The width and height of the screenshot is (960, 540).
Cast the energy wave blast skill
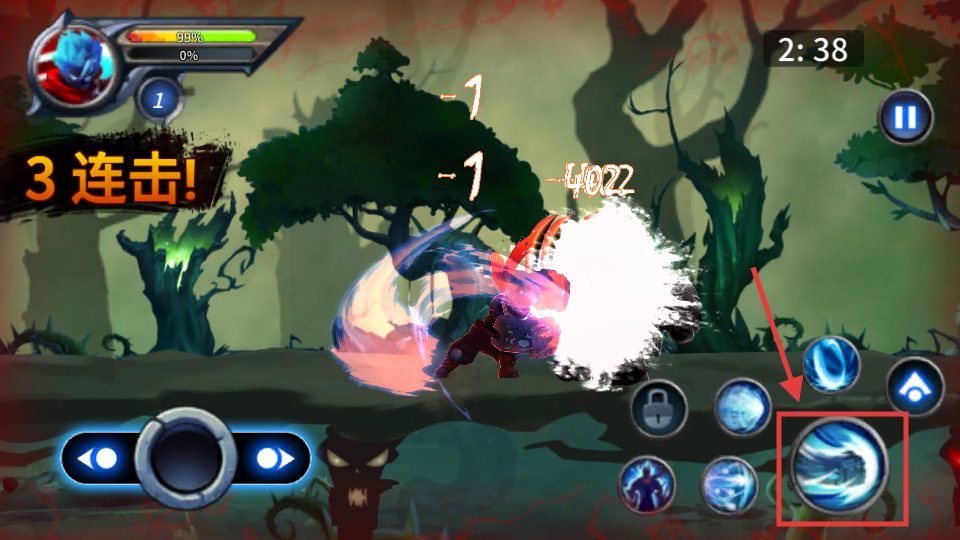coord(729,485)
